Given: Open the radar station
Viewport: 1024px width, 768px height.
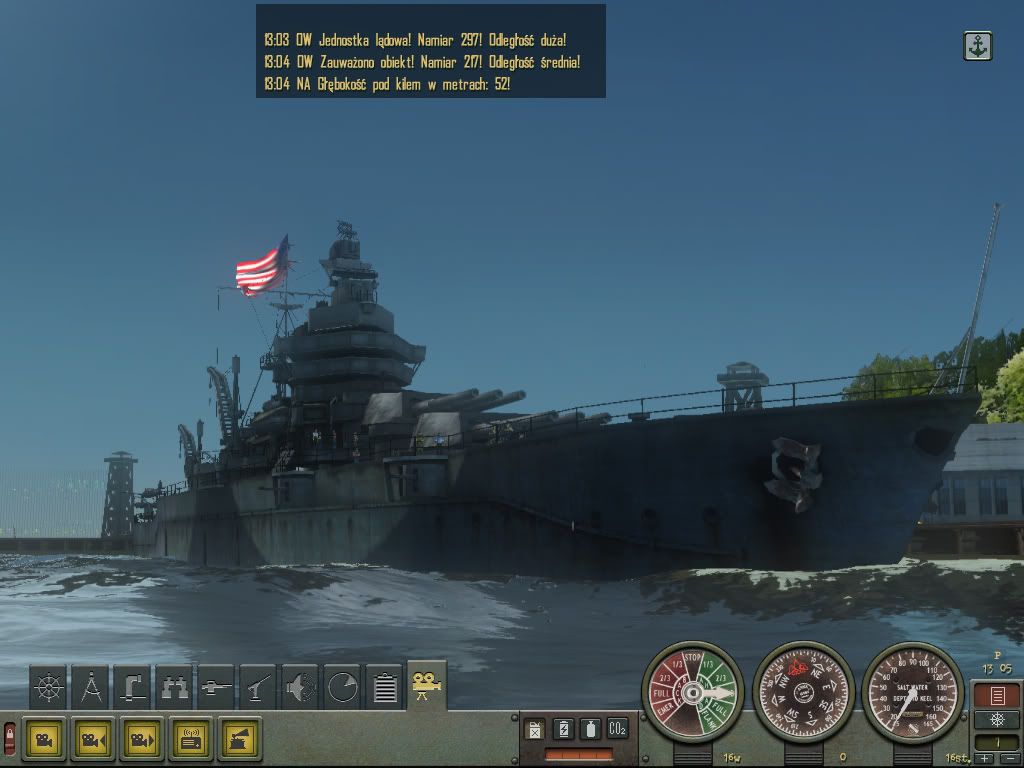Looking at the screenshot, I should point(342,686).
